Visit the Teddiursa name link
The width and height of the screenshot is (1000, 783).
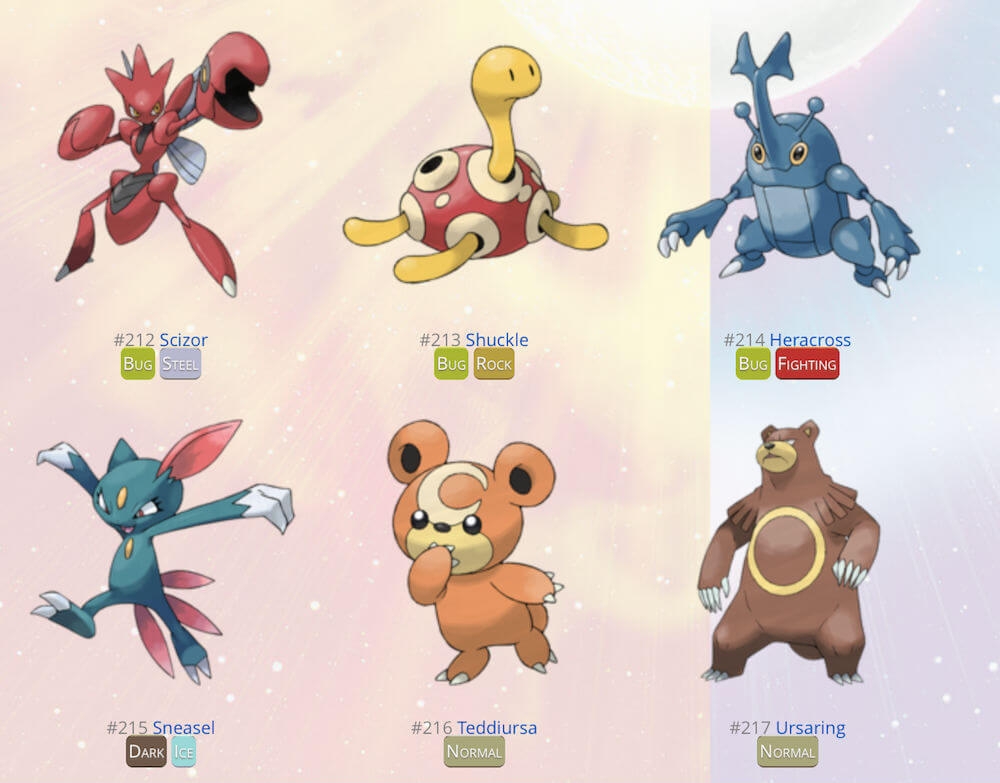pyautogui.click(x=496, y=728)
